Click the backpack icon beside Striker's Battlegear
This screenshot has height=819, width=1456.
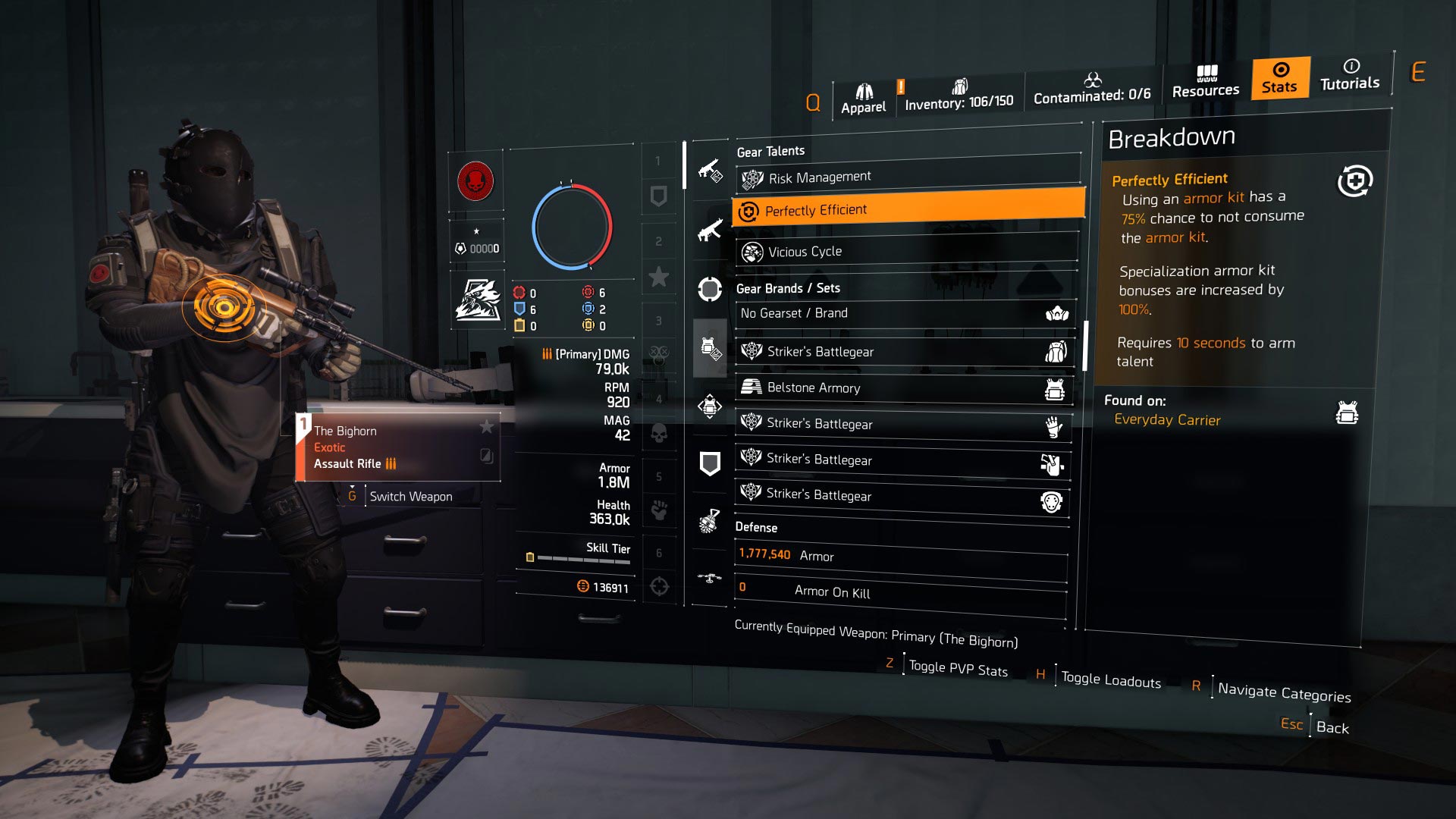[x=1056, y=352]
